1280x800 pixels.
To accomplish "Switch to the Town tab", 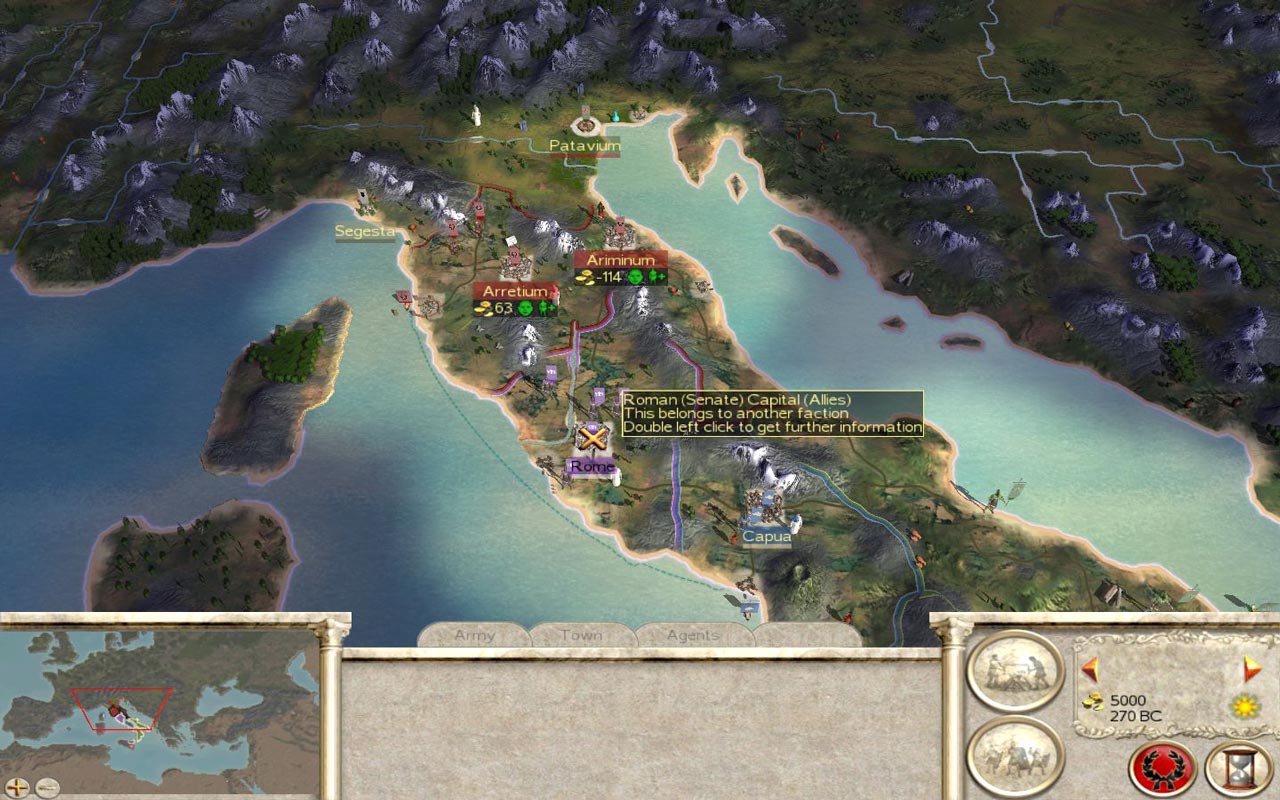I will [582, 635].
